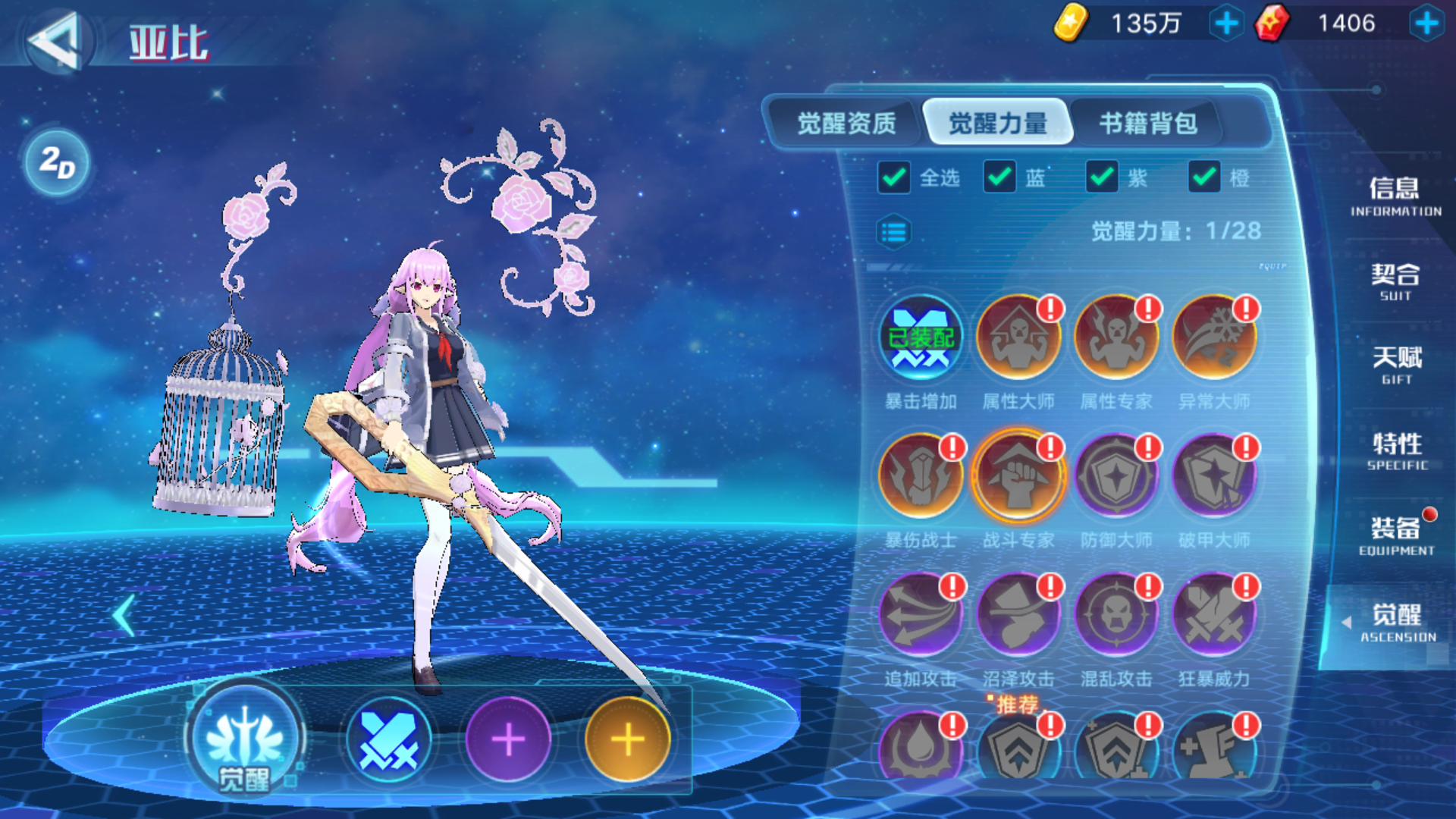The image size is (1456, 819).
Task: Disable the 橙 filter checkbox
Action: click(1204, 176)
